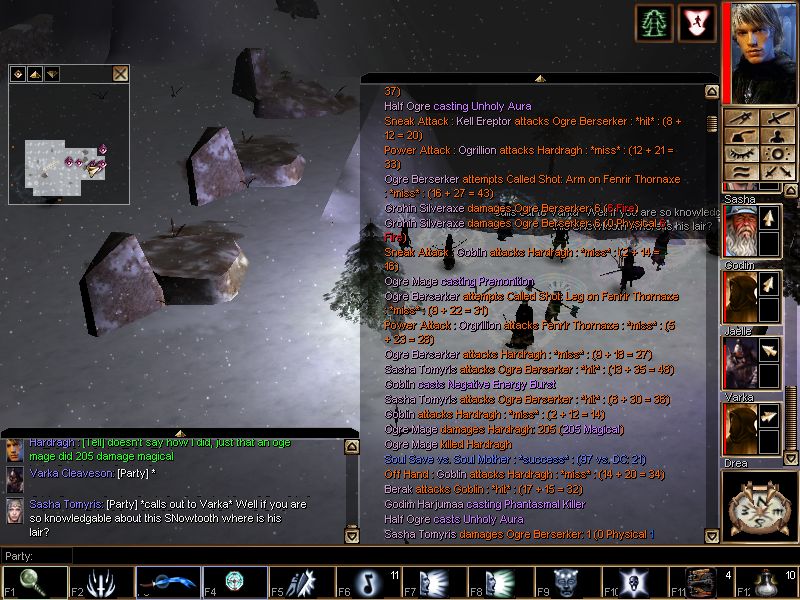Click the running figure mode icon
The height and width of the screenshot is (600, 800).
pyautogui.click(x=697, y=23)
